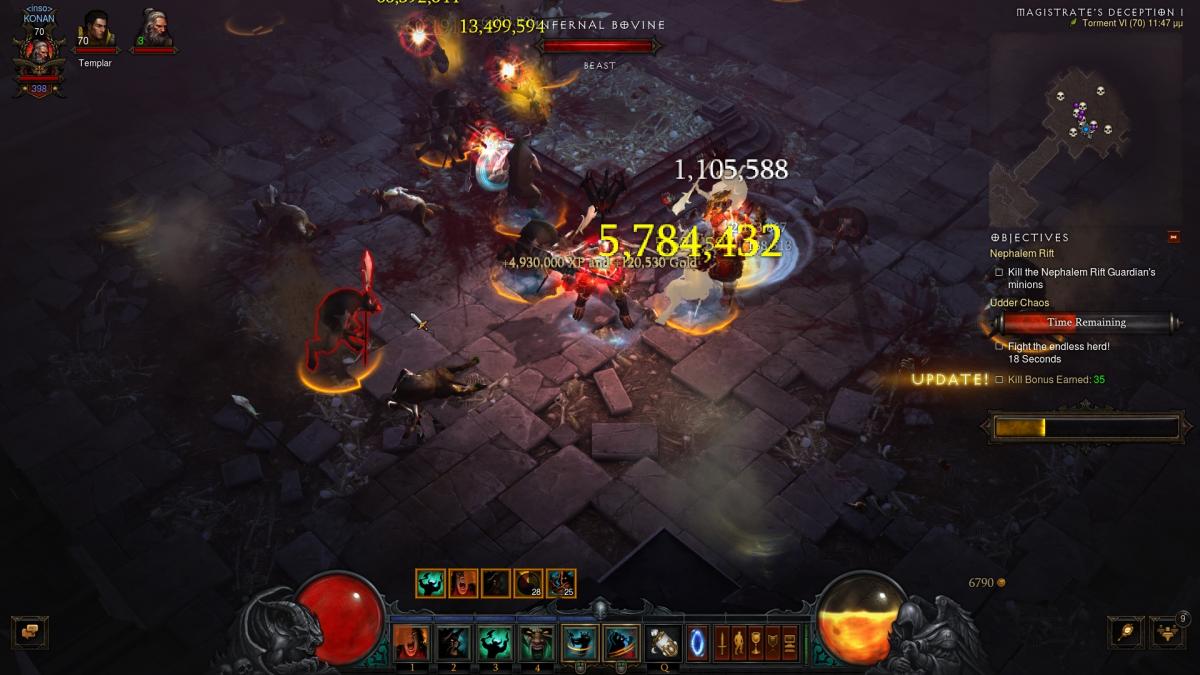Image resolution: width=1200 pixels, height=675 pixels.
Task: Open the social button showing 9 friends
Action: click(x=1168, y=632)
